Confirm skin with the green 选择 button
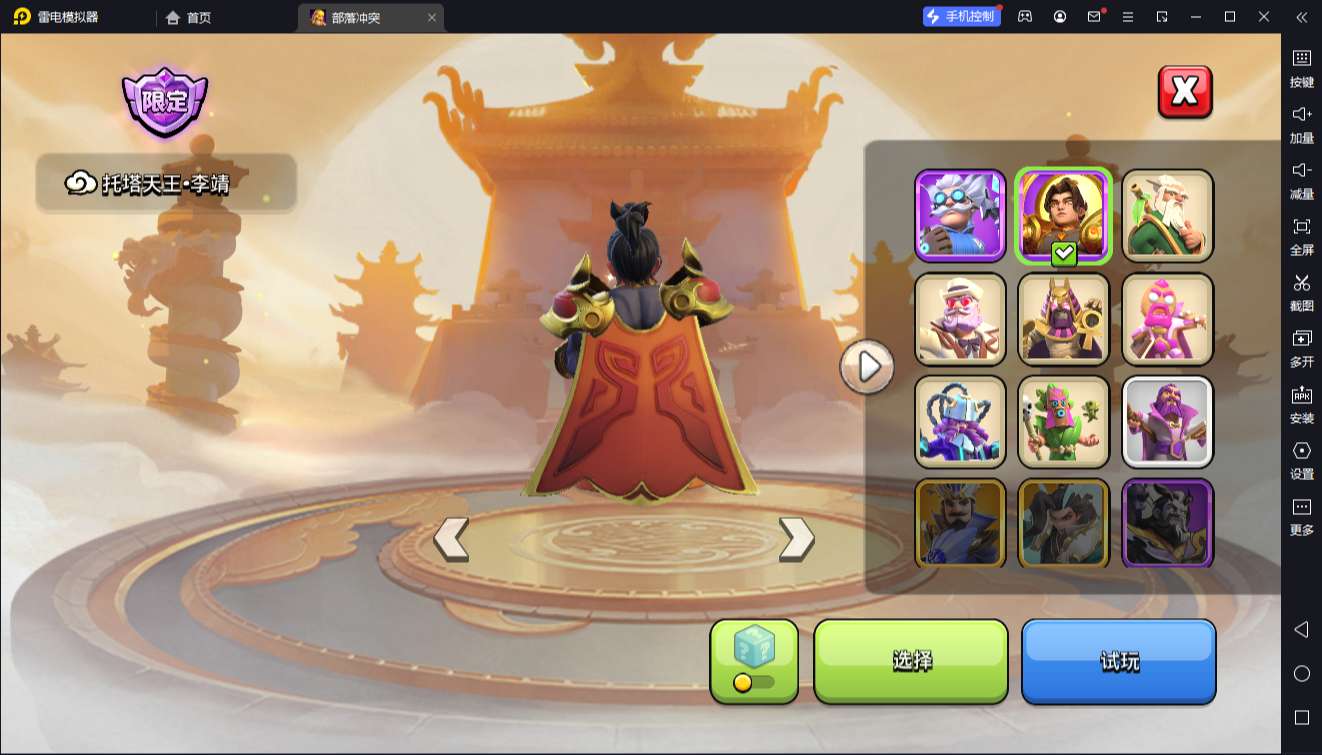The width and height of the screenshot is (1322, 755). [x=911, y=661]
